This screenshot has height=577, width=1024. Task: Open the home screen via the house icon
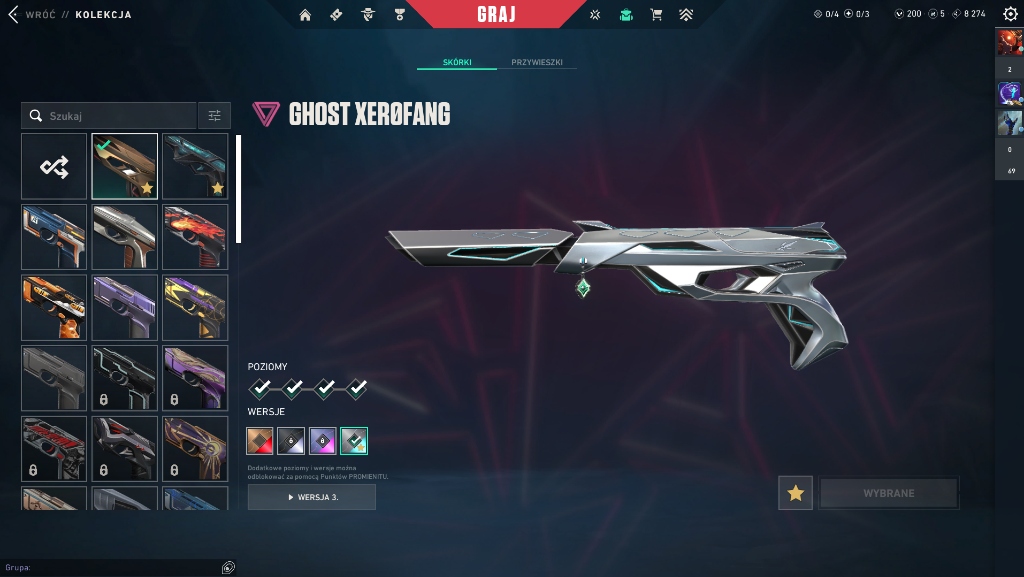click(x=305, y=15)
